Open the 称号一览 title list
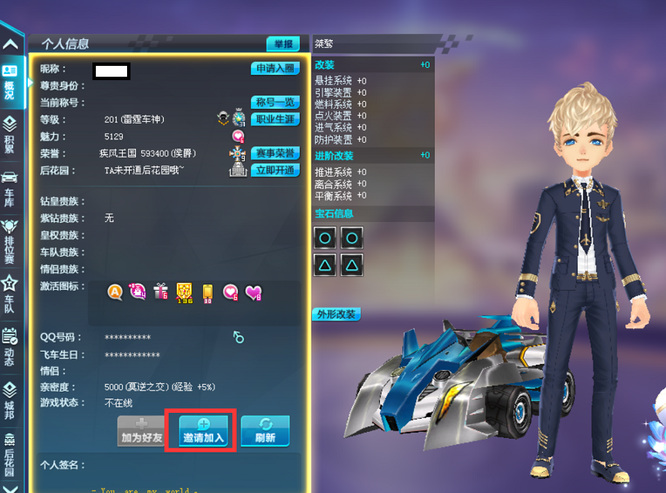Image resolution: width=666 pixels, height=493 pixels. pos(274,103)
